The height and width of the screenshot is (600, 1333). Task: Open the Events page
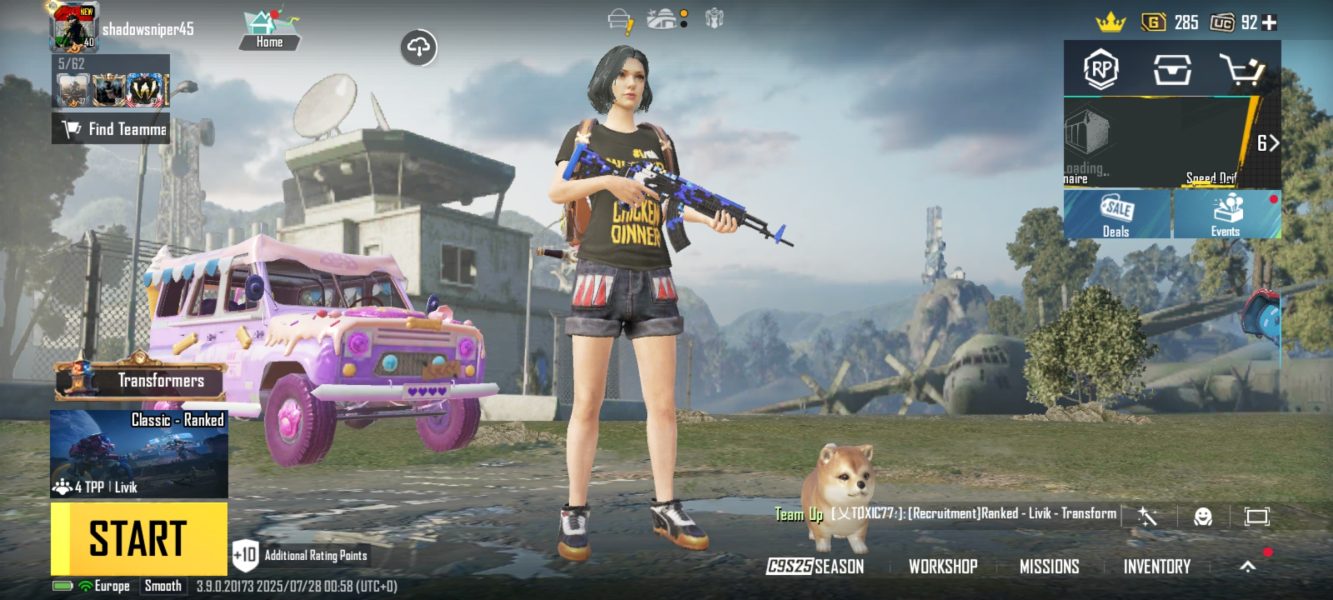(x=1226, y=215)
